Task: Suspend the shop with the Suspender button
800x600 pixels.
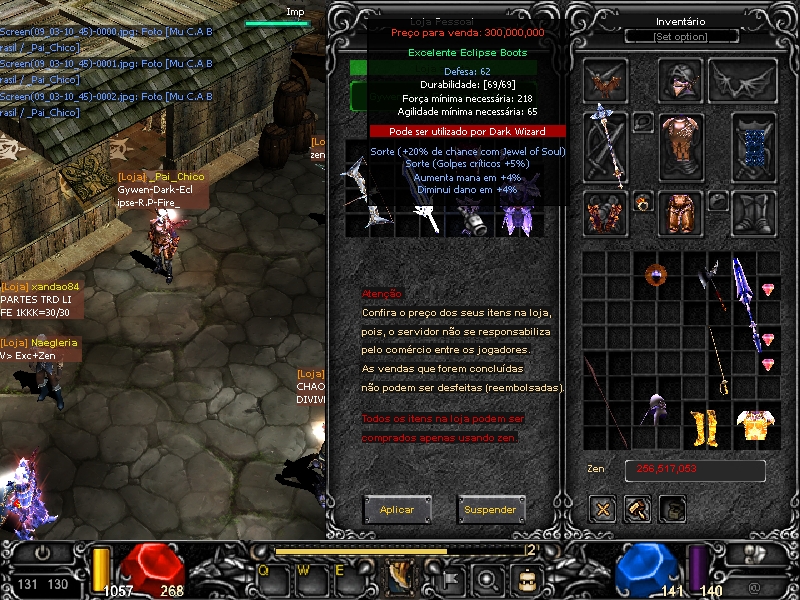Action: (x=490, y=509)
